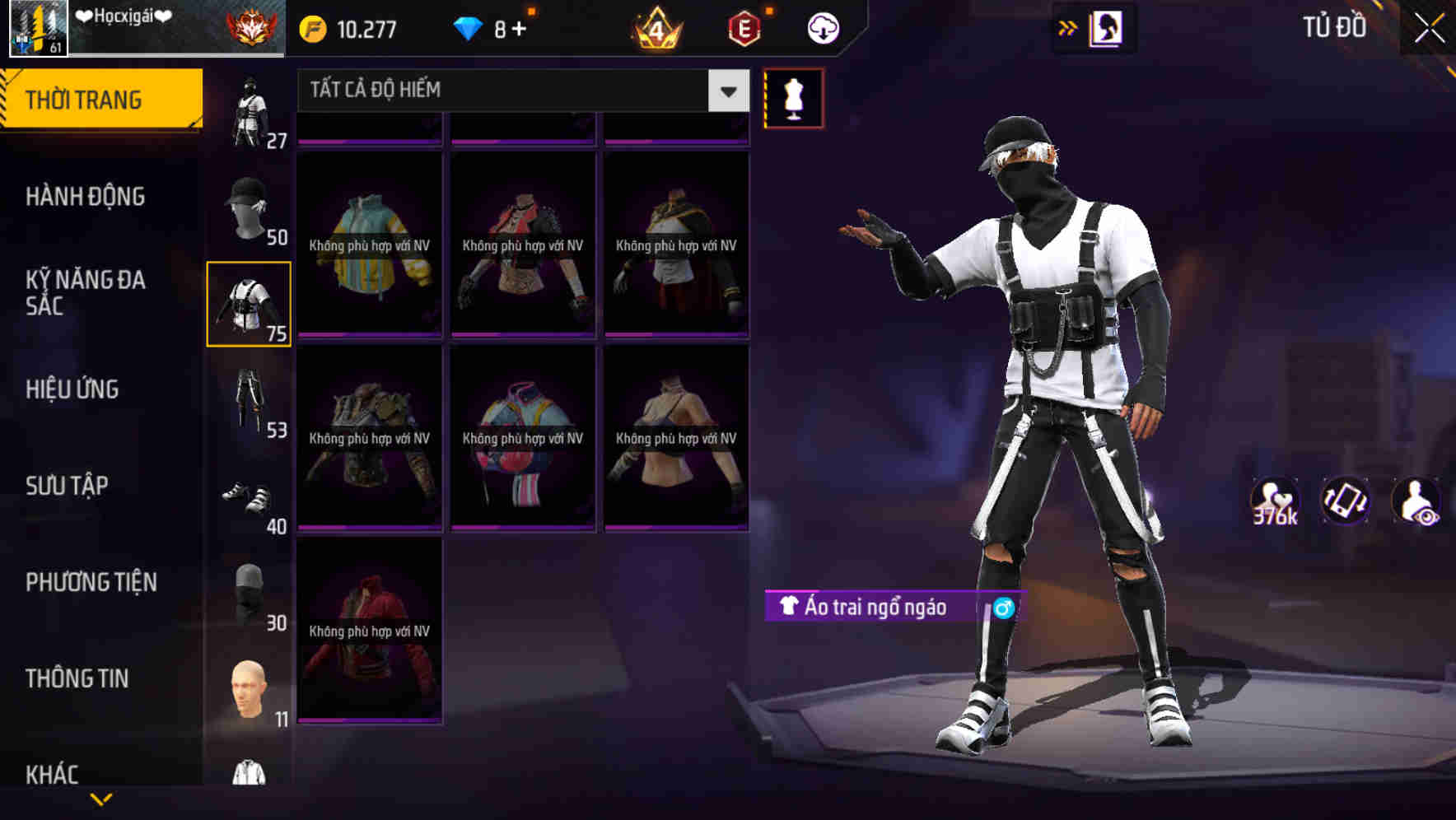
Task: Open the likes counter showing 376k
Action: 1273,501
